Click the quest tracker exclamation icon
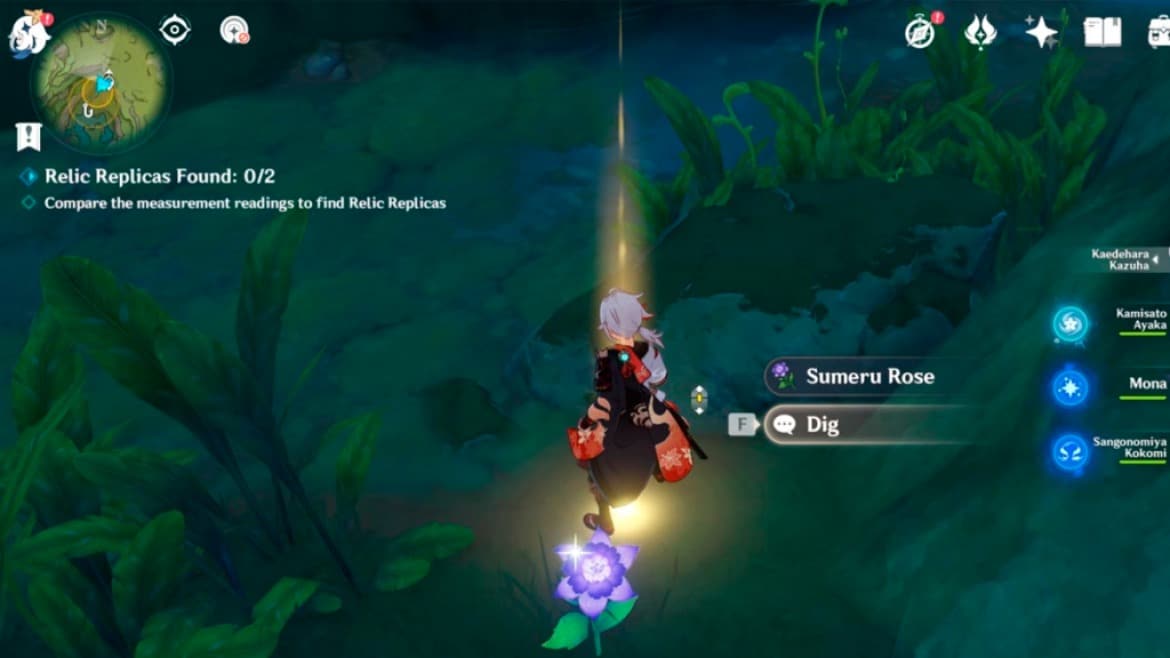This screenshot has width=1170, height=658. (x=28, y=136)
